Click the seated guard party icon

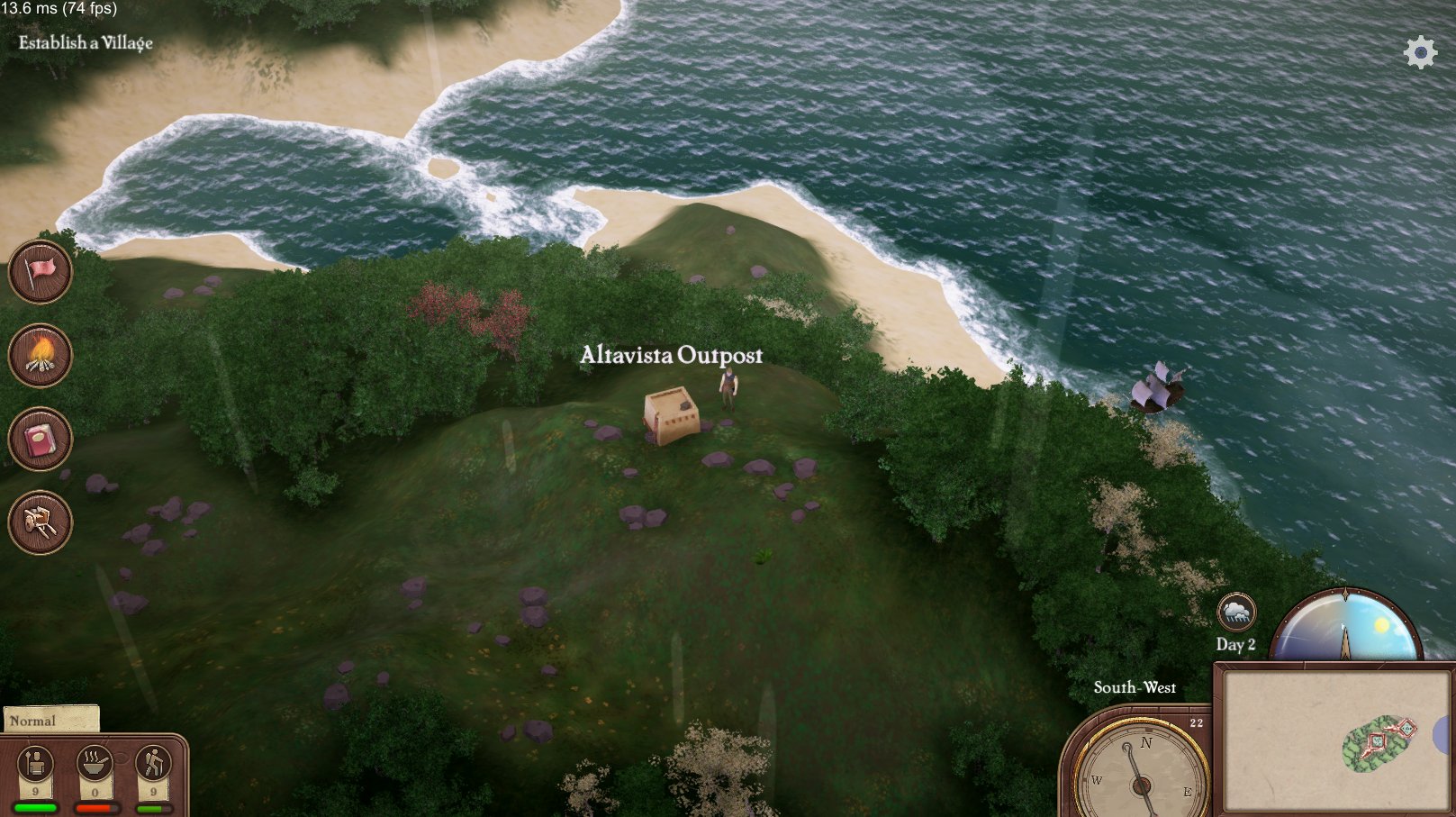click(36, 765)
